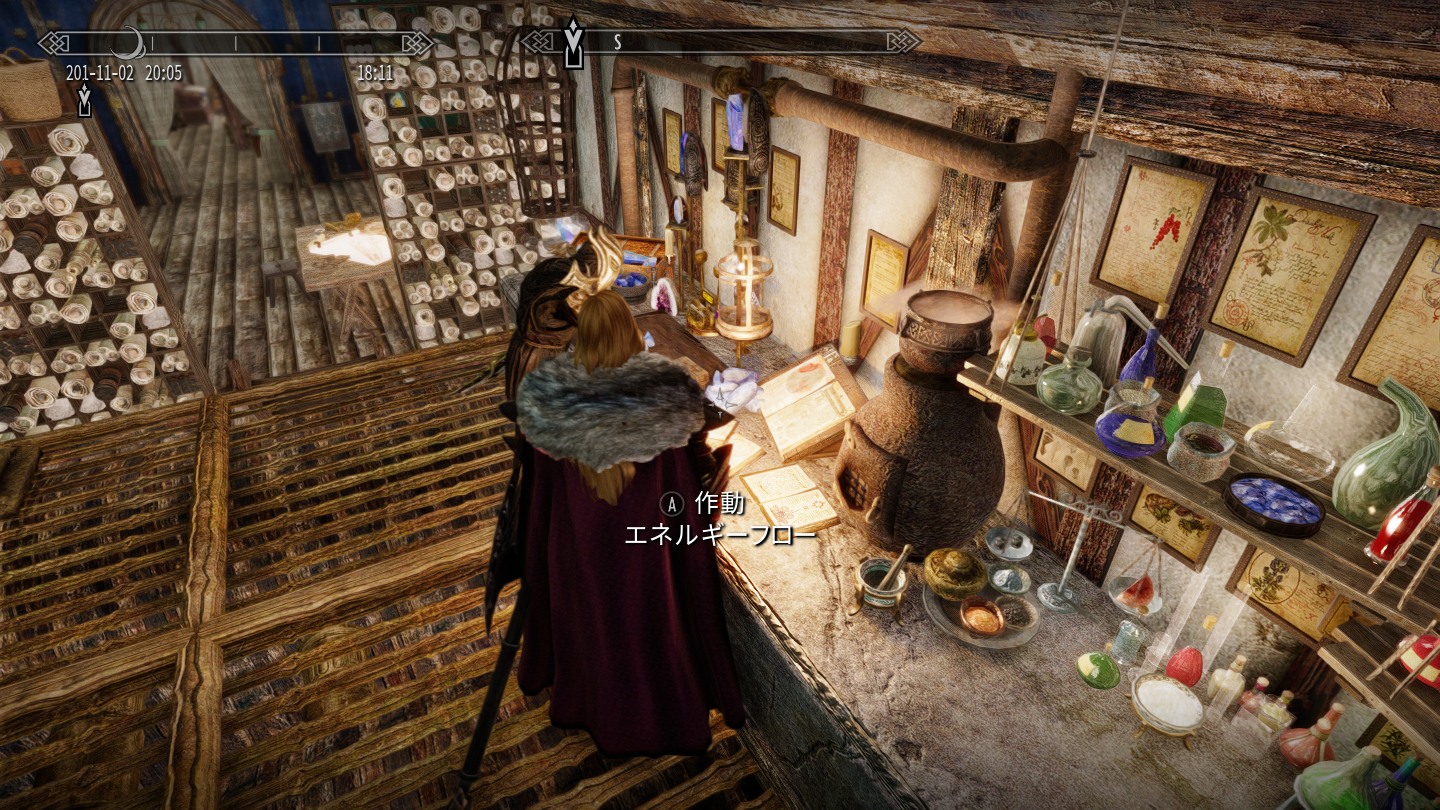
Task: Click the compass bar showing south
Action: pos(720,42)
